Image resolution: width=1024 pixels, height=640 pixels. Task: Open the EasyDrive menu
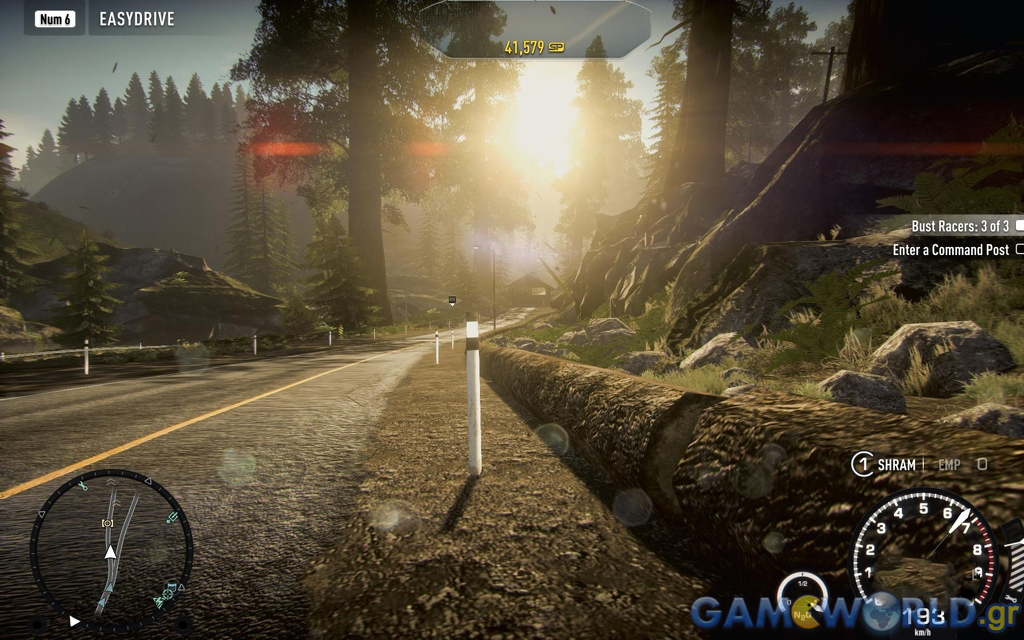tap(136, 18)
